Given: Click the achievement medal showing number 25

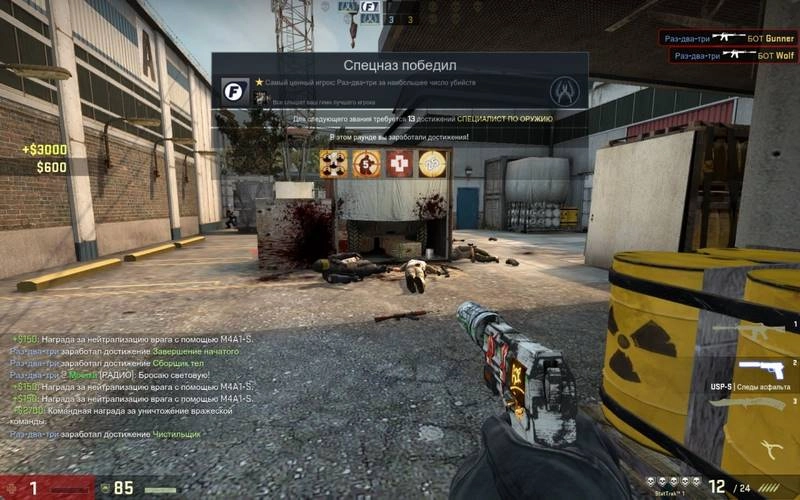Looking at the screenshot, I should tap(431, 163).
